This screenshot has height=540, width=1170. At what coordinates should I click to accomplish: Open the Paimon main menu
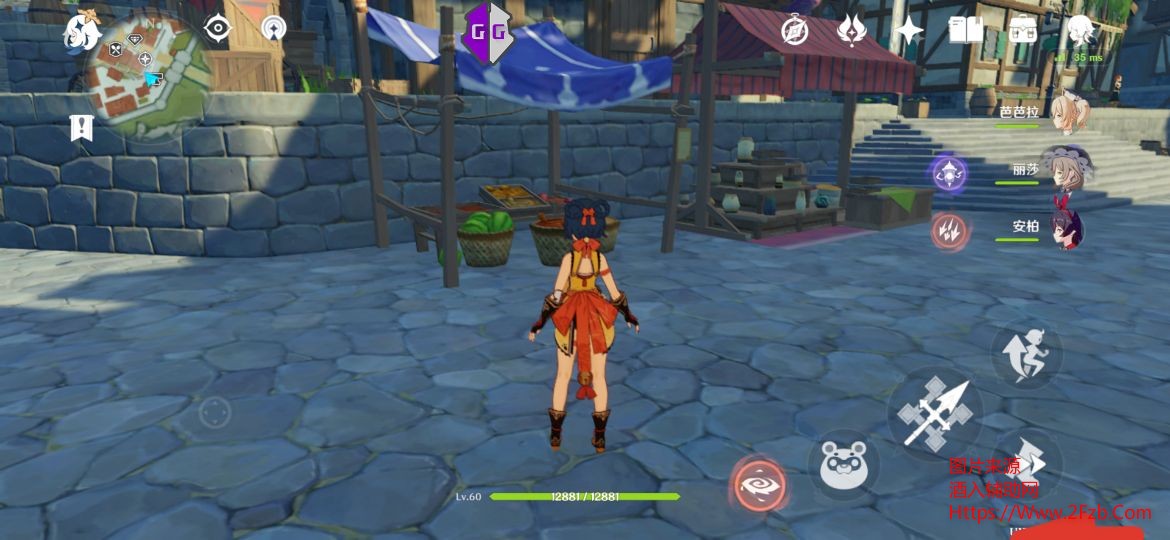tap(82, 33)
